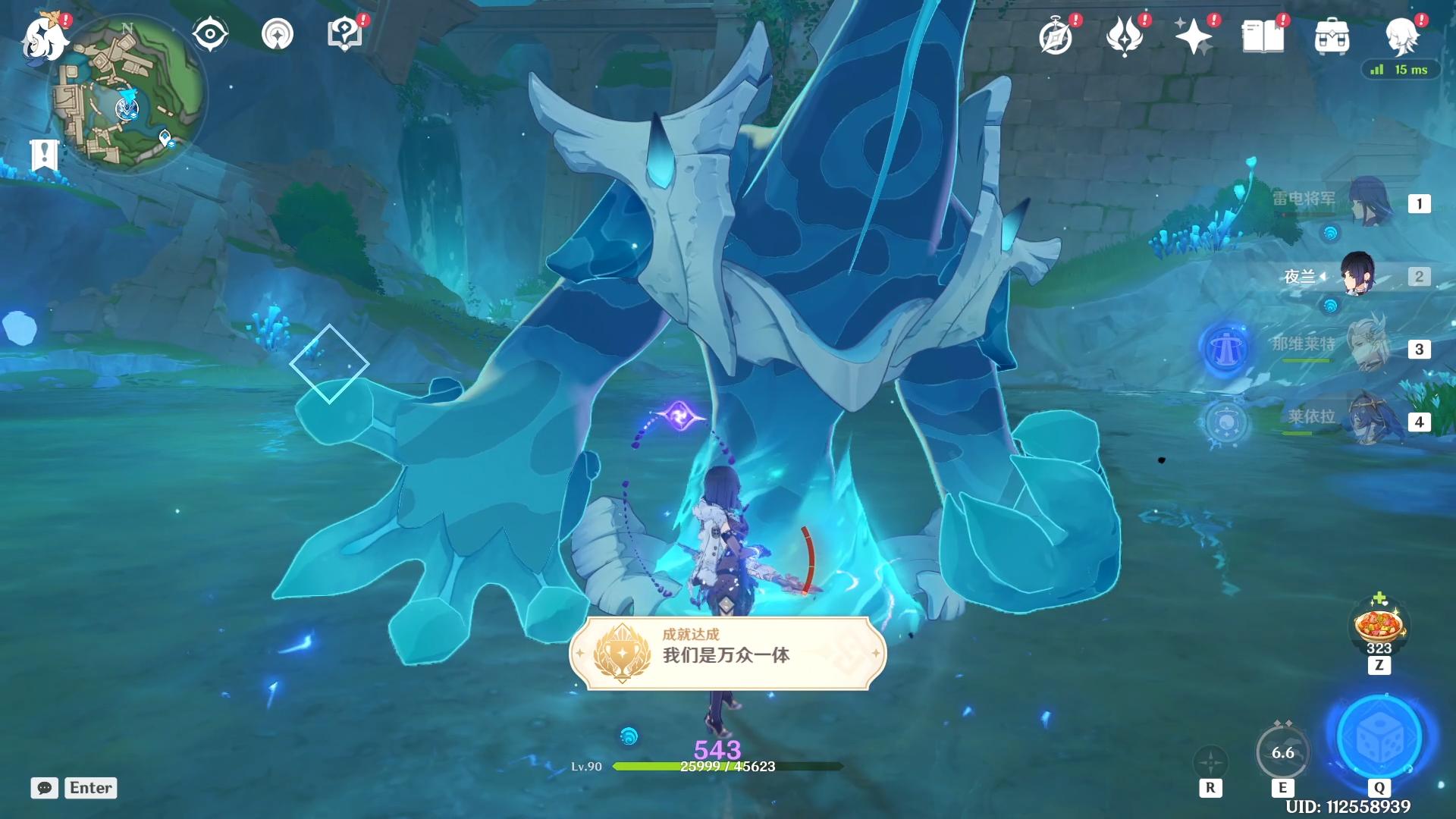
Task: Toggle elemental sight eye icon
Action: coord(210,34)
